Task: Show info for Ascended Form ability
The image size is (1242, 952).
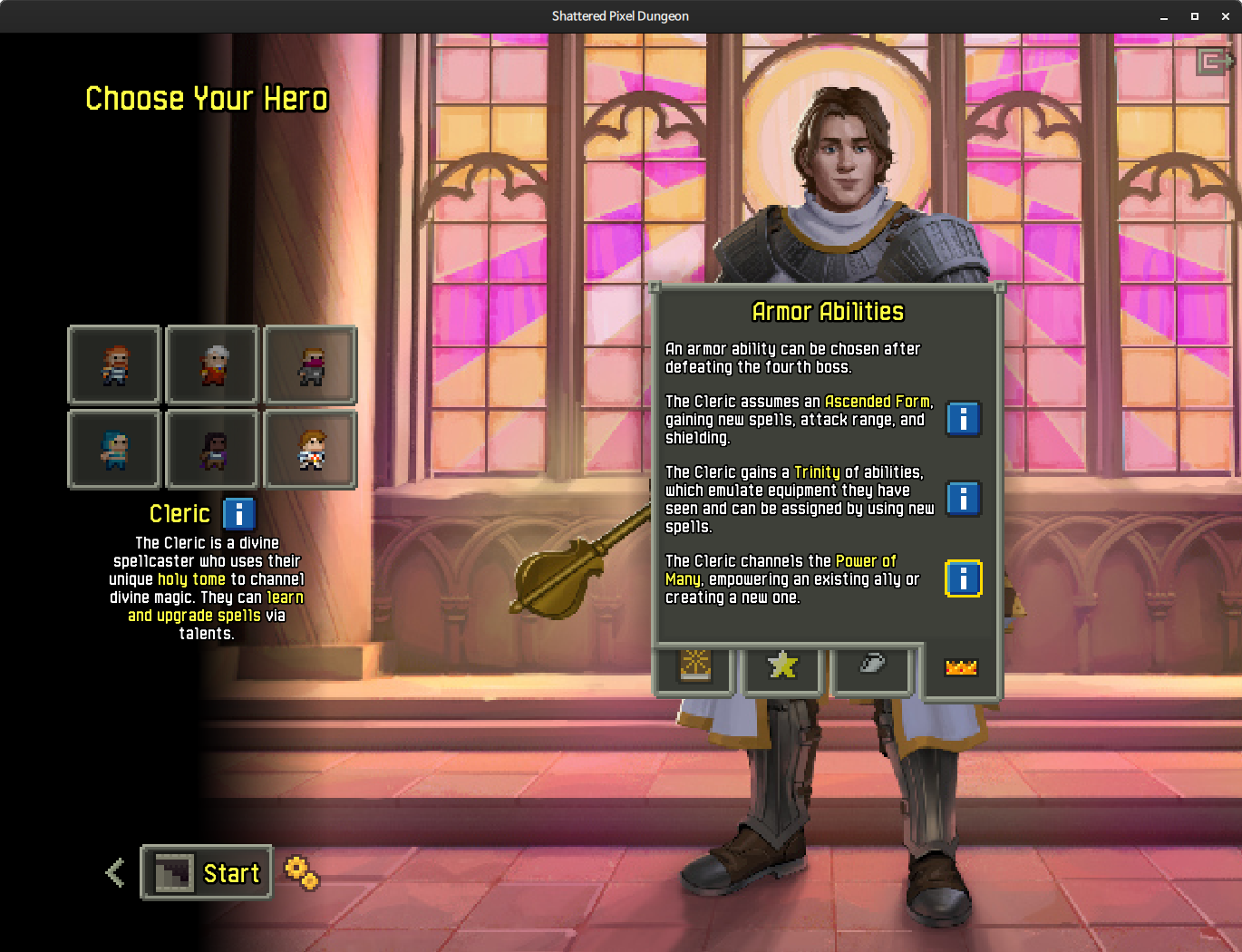Action: (x=963, y=419)
